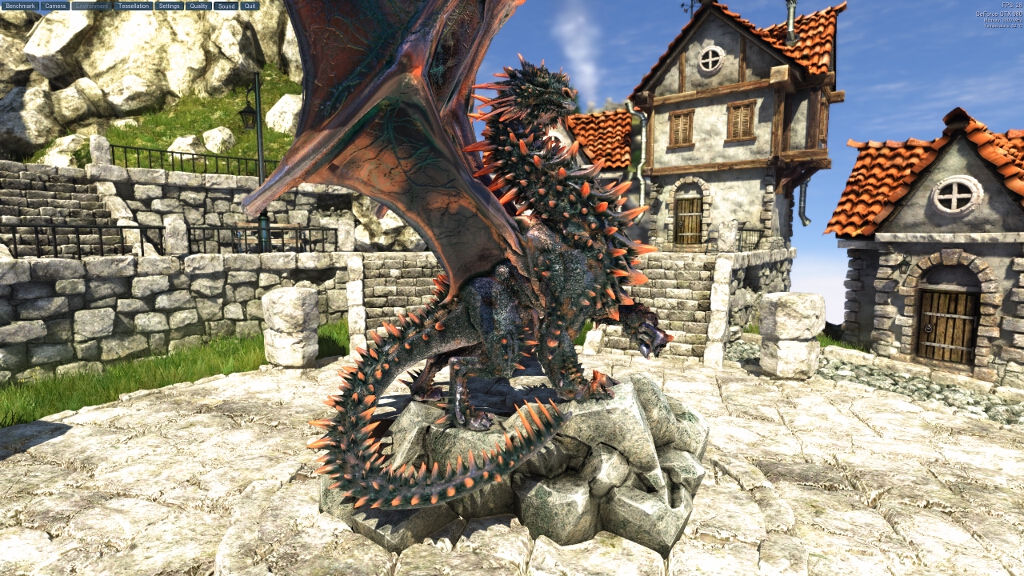Viewport: 1024px width, 576px height.
Task: Open the Settings menu
Action: point(168,6)
